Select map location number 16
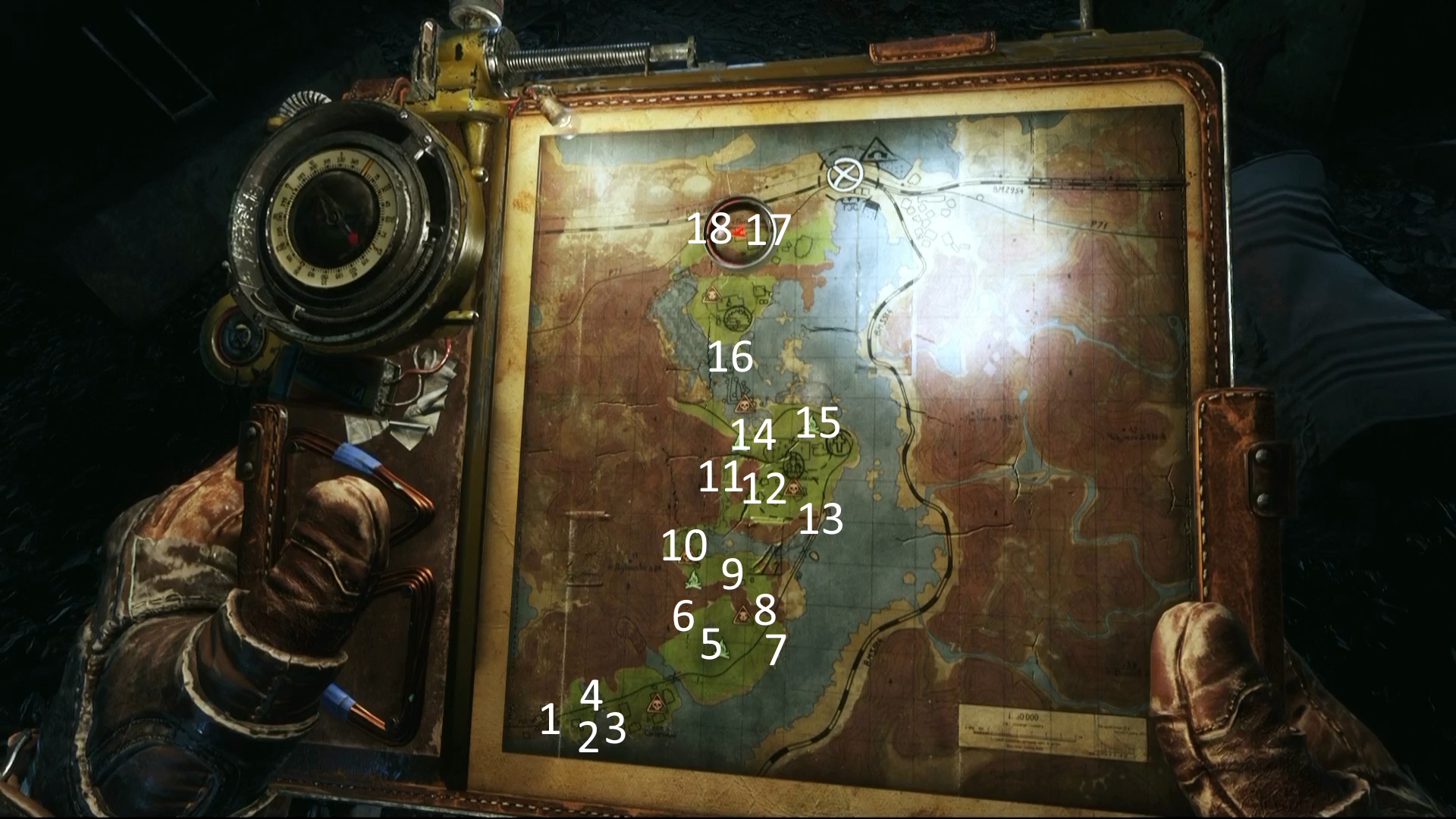Viewport: 1456px width, 819px height. 730,356
